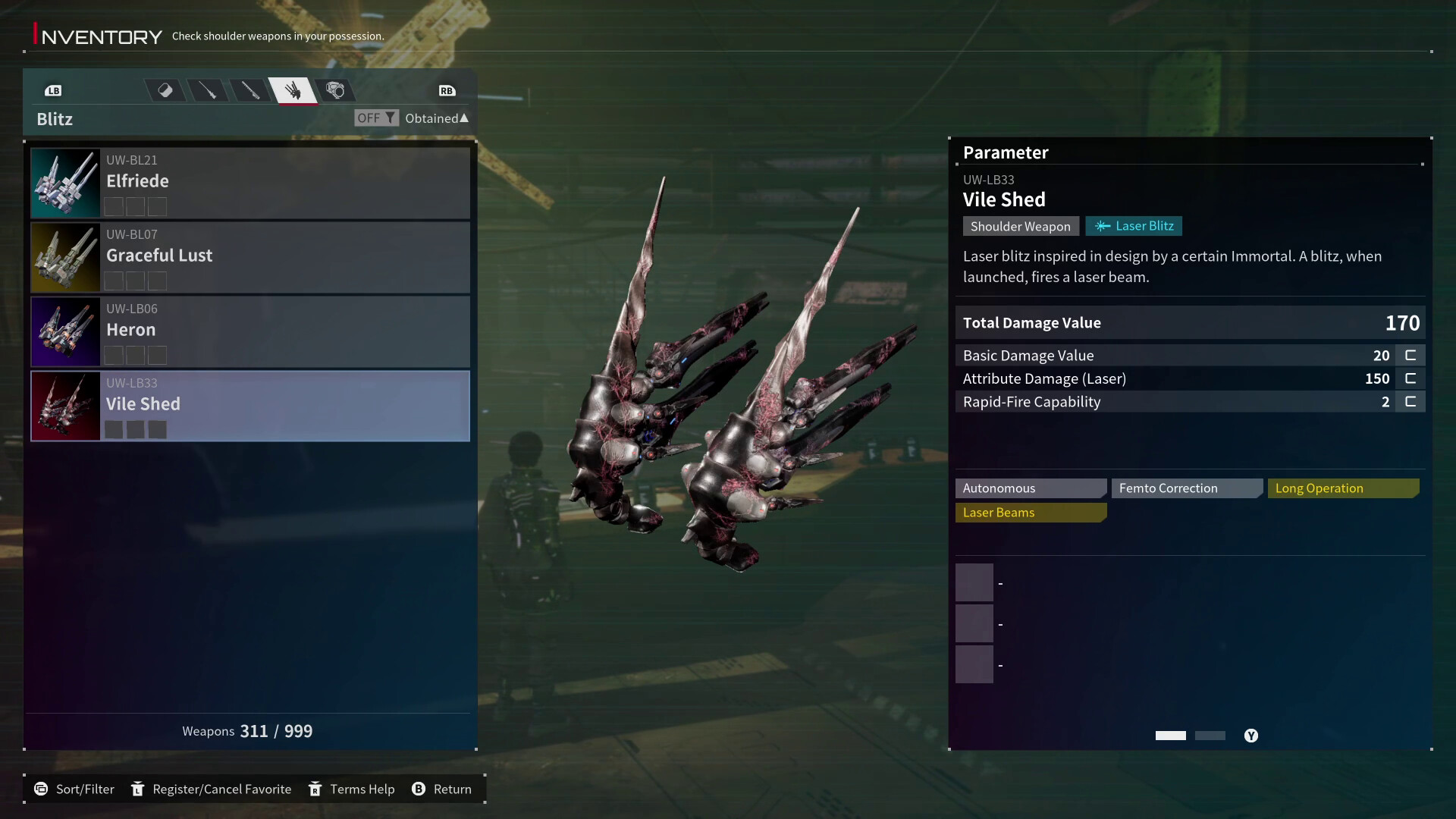This screenshot has height=819, width=1456.
Task: Click the leftmost weapon category icon
Action: point(165,90)
